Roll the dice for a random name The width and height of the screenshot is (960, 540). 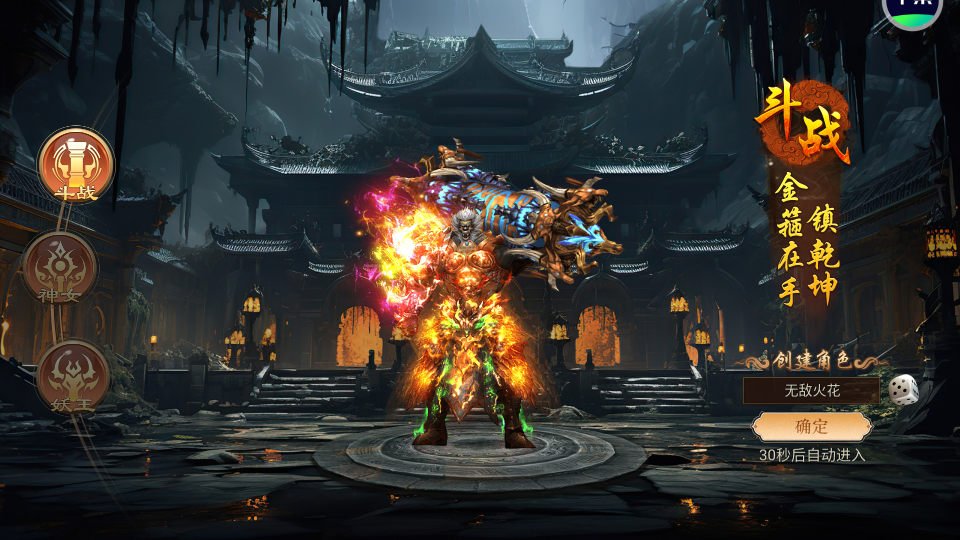pos(904,389)
